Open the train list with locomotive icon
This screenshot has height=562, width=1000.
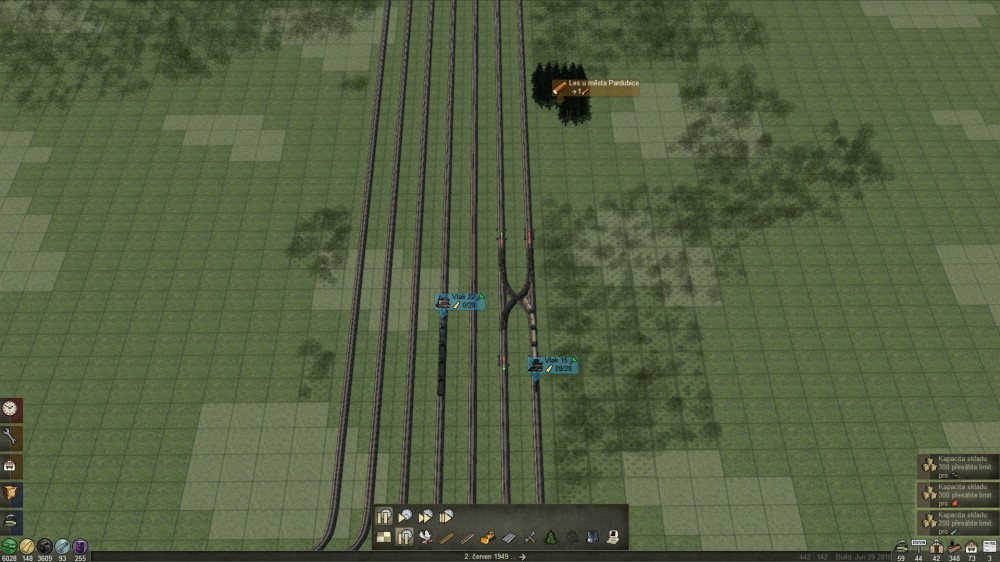[x=11, y=521]
